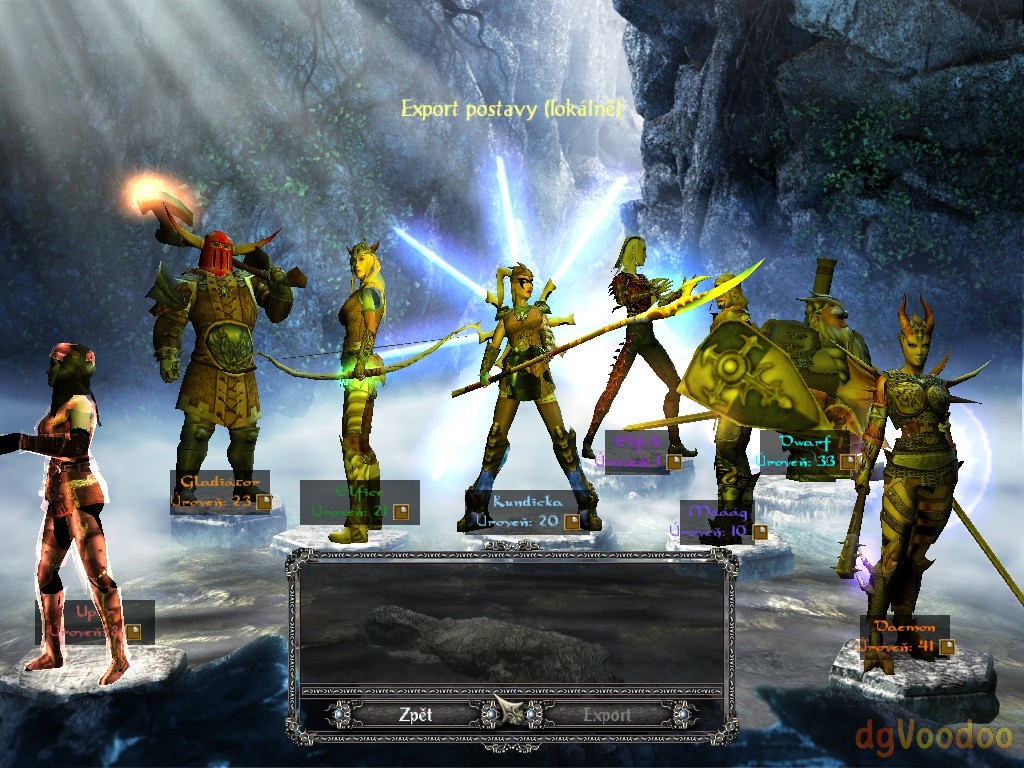
Task: Choose the Kundicka level 20 character
Action: click(527, 510)
